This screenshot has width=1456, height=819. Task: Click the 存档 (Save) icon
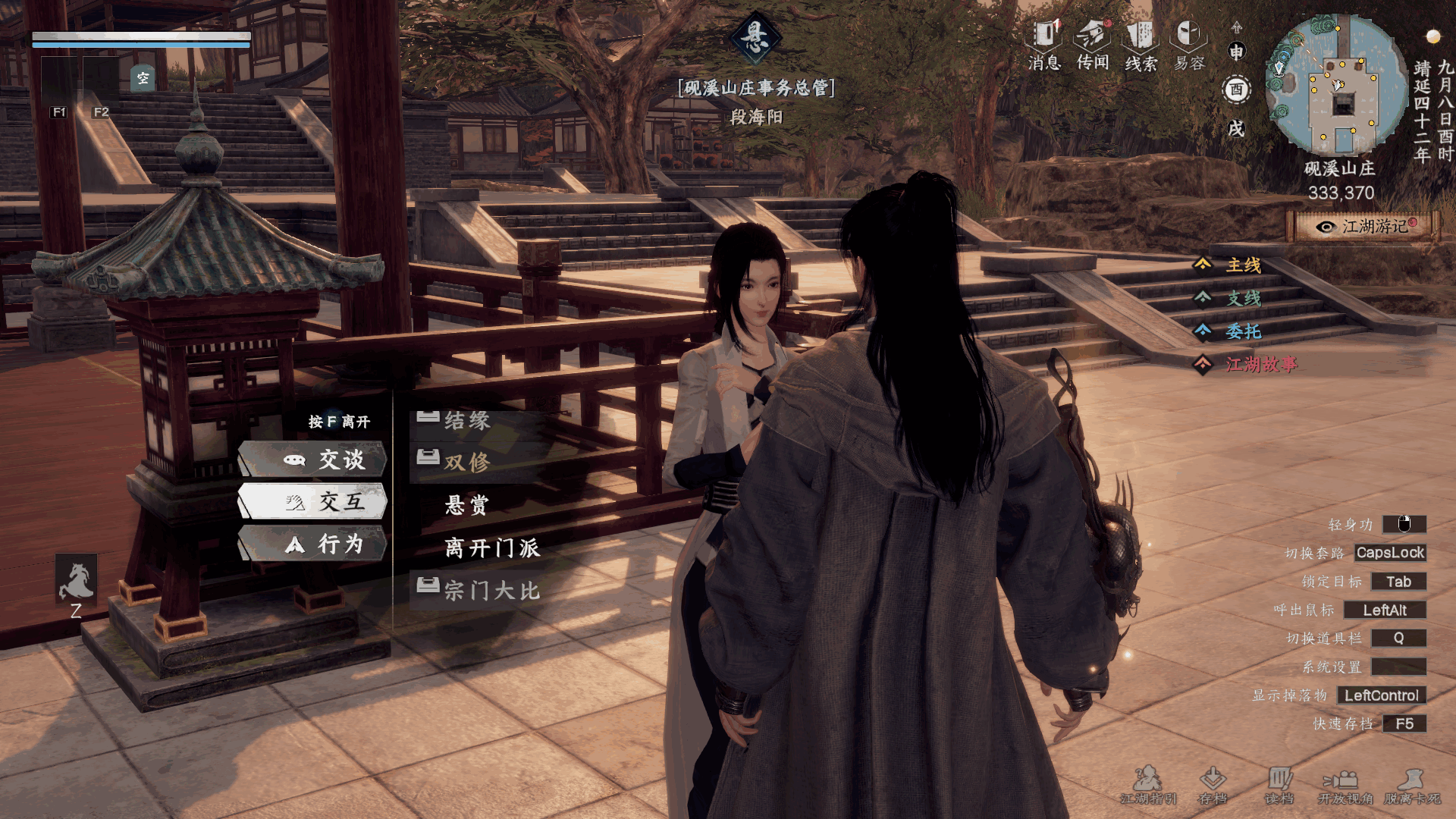click(1213, 785)
